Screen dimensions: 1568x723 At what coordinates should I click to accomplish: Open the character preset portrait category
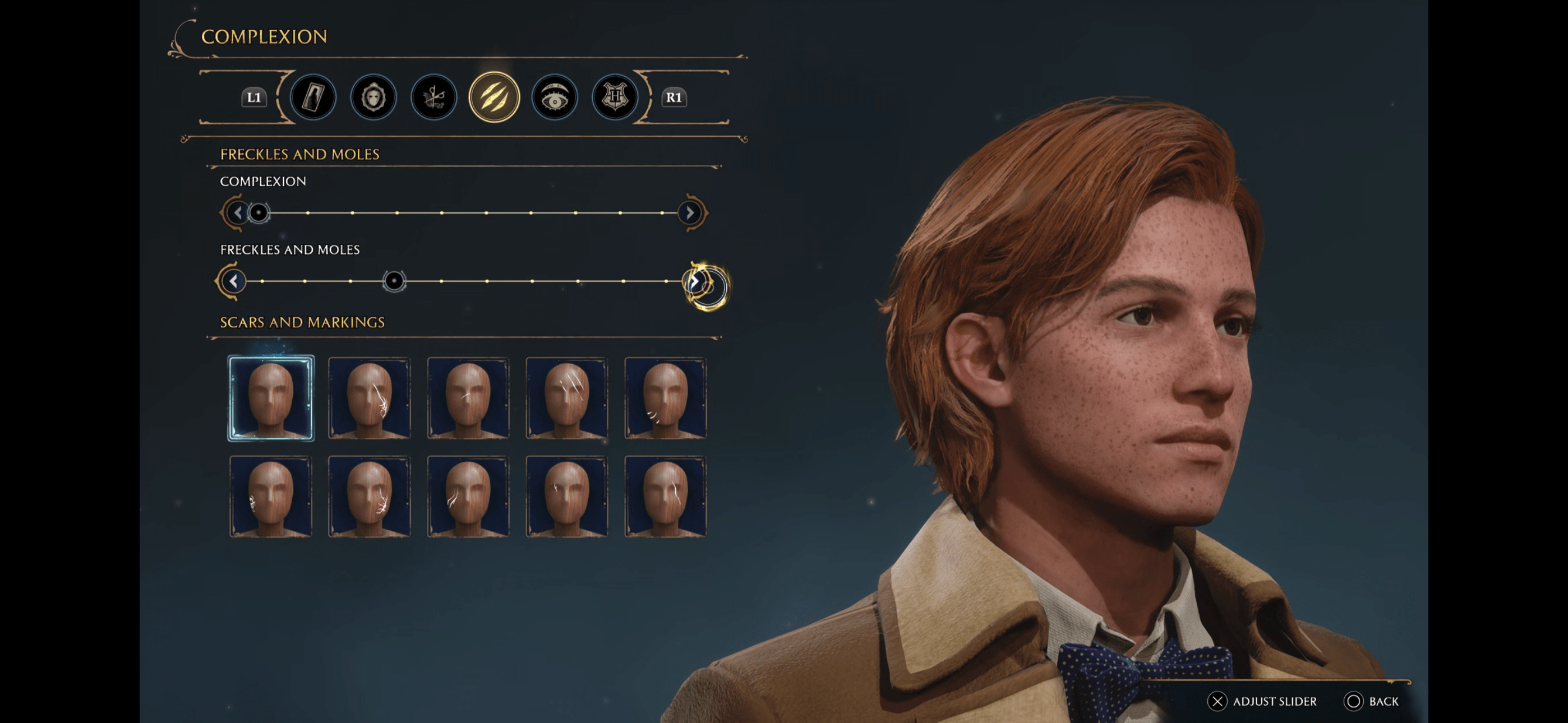[x=312, y=97]
